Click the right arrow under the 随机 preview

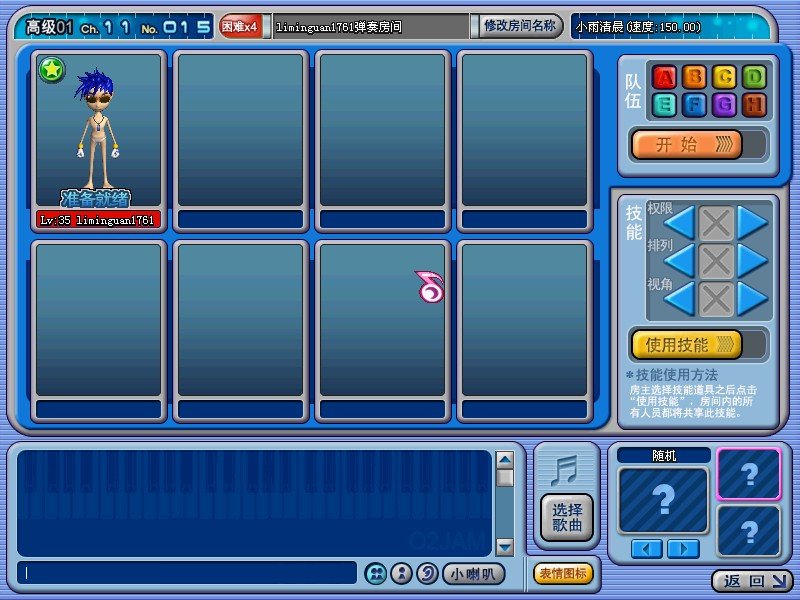coord(683,548)
